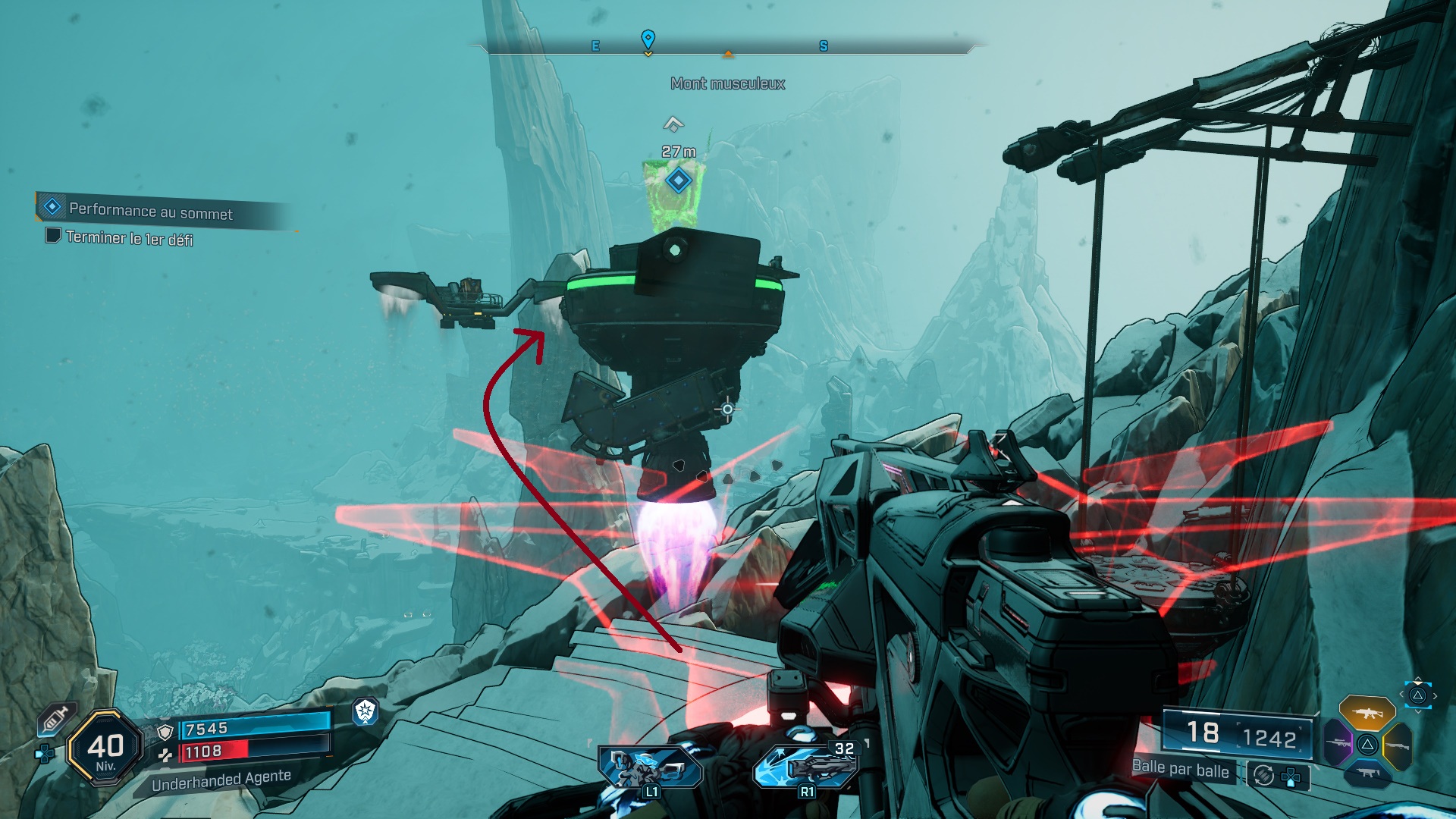The height and width of the screenshot is (819, 1456).
Task: Open the level 40 character badge
Action: click(105, 748)
